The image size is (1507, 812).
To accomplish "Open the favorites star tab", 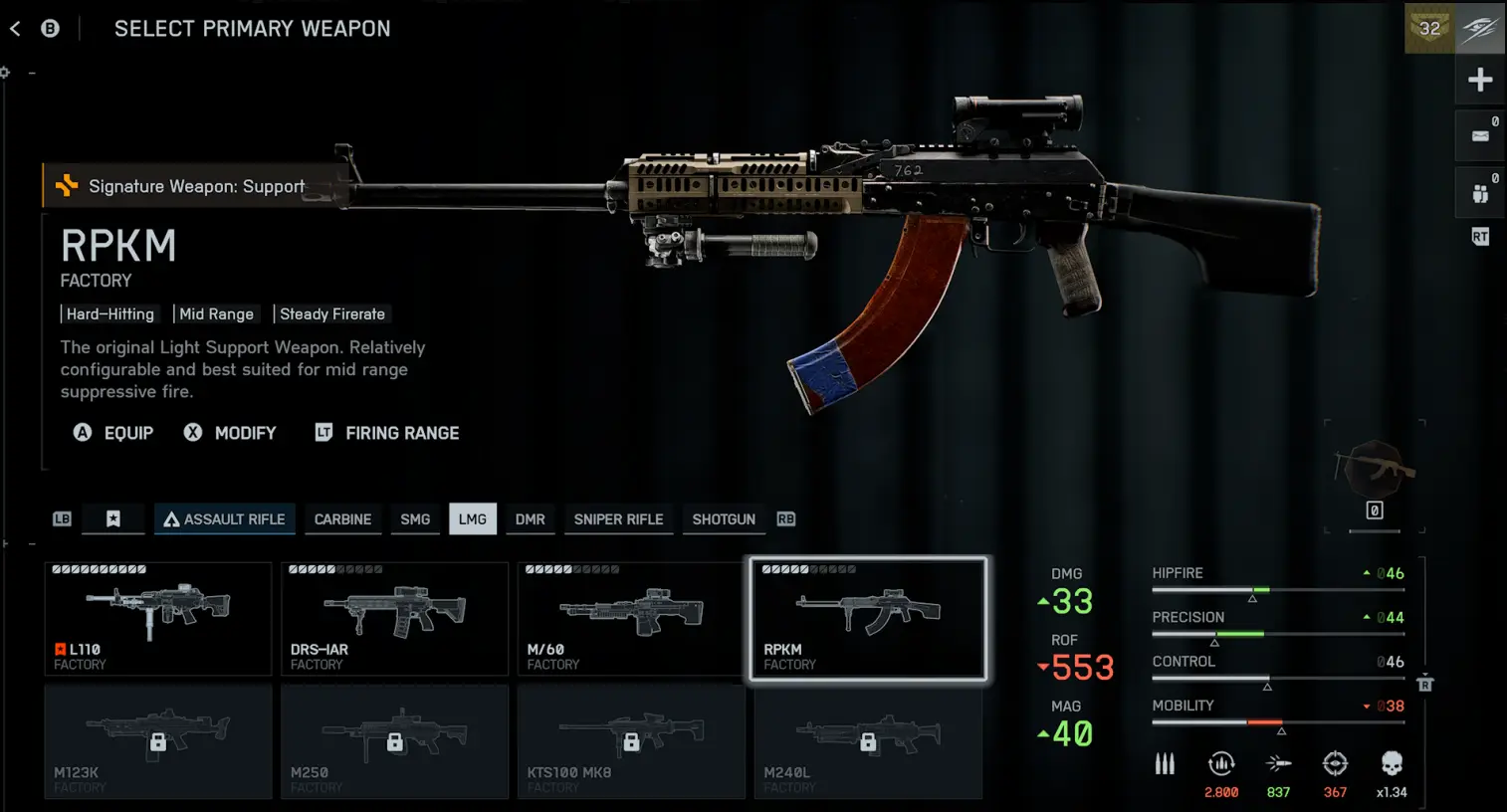I will [x=113, y=519].
